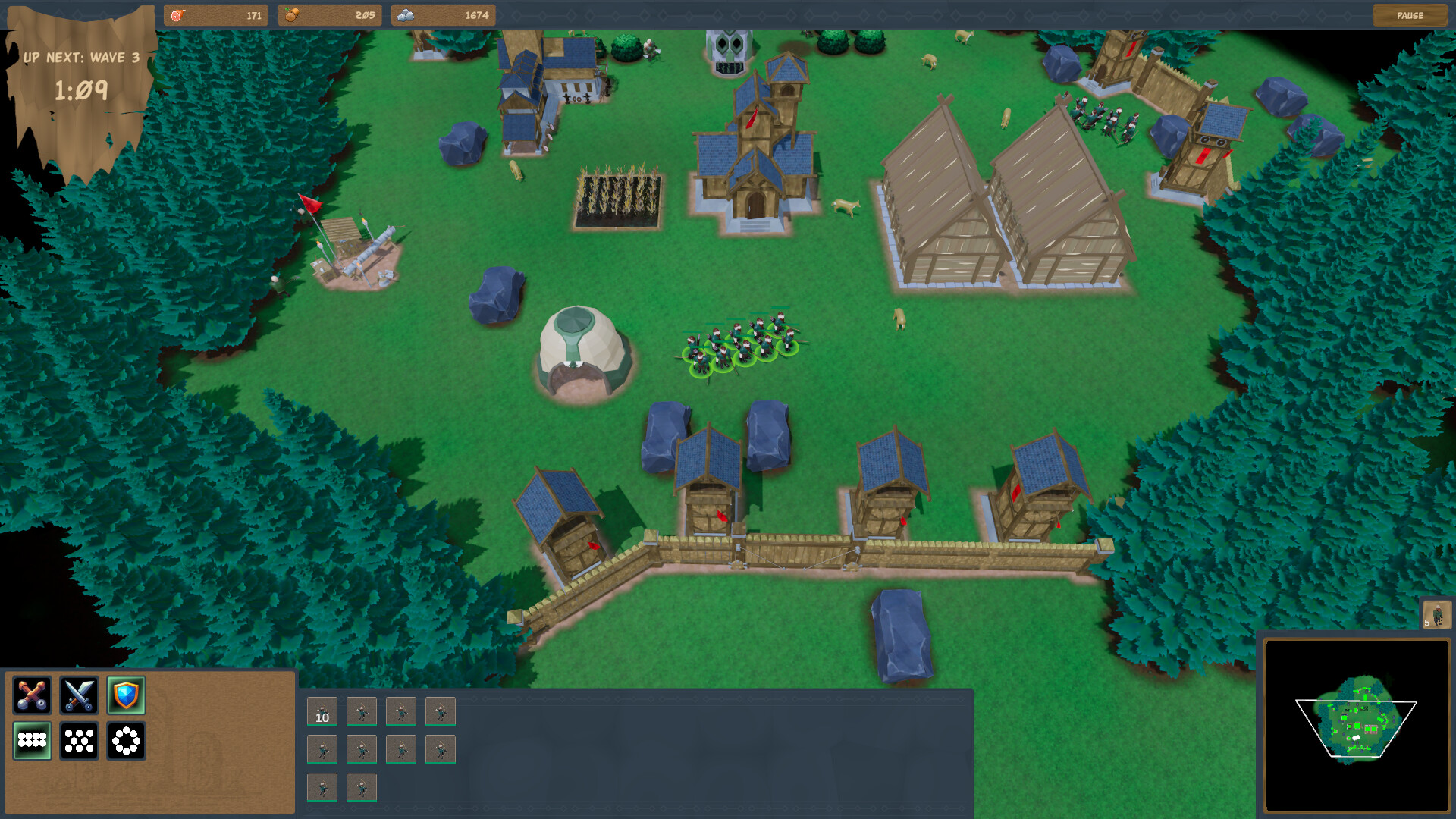Toggle the small unit badge above the minimap
The height and width of the screenshot is (819, 1456).
pos(1439,617)
